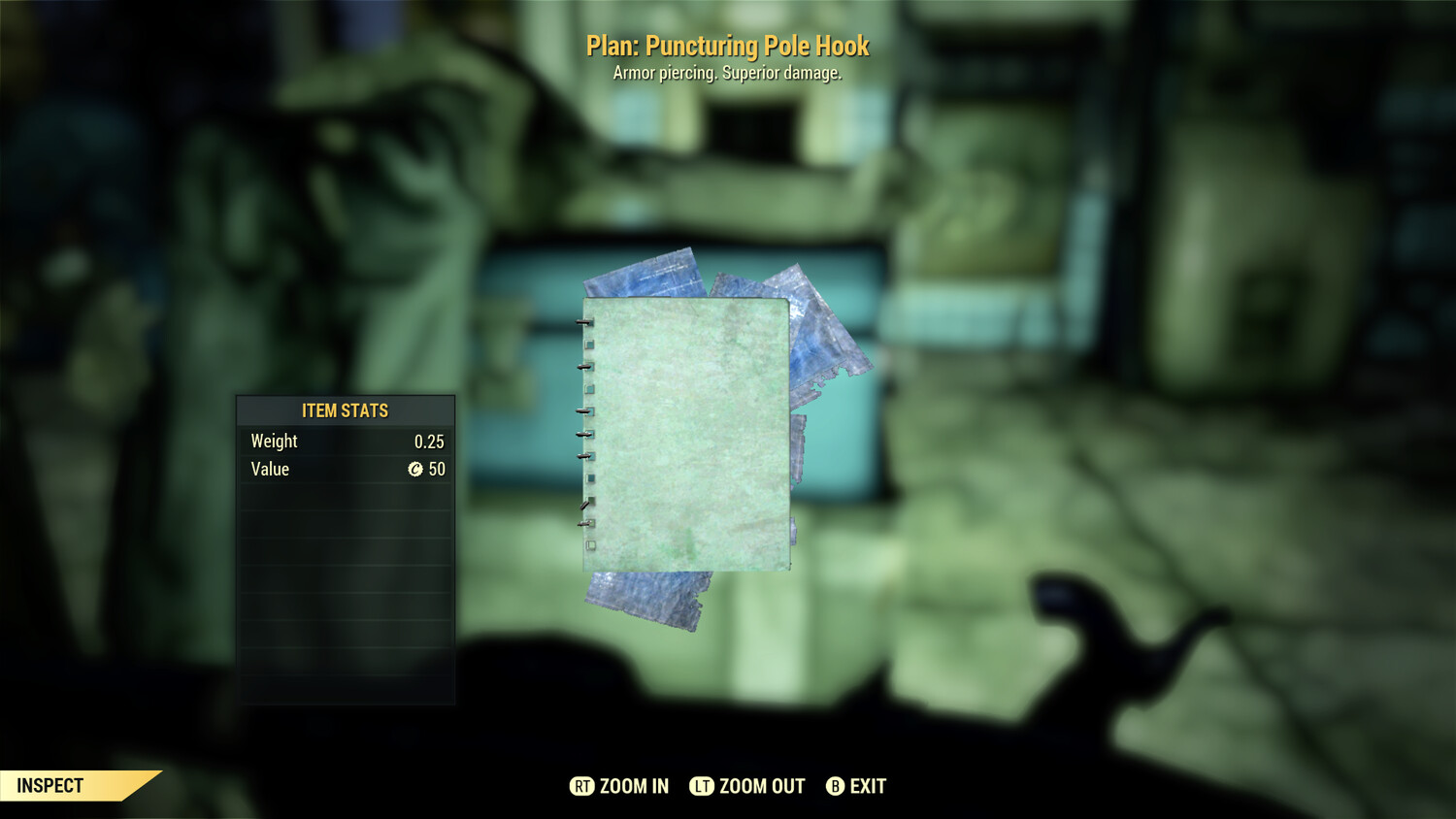This screenshot has height=819, width=1456.
Task: Toggle zoom state using Zoom In control
Action: 616,786
